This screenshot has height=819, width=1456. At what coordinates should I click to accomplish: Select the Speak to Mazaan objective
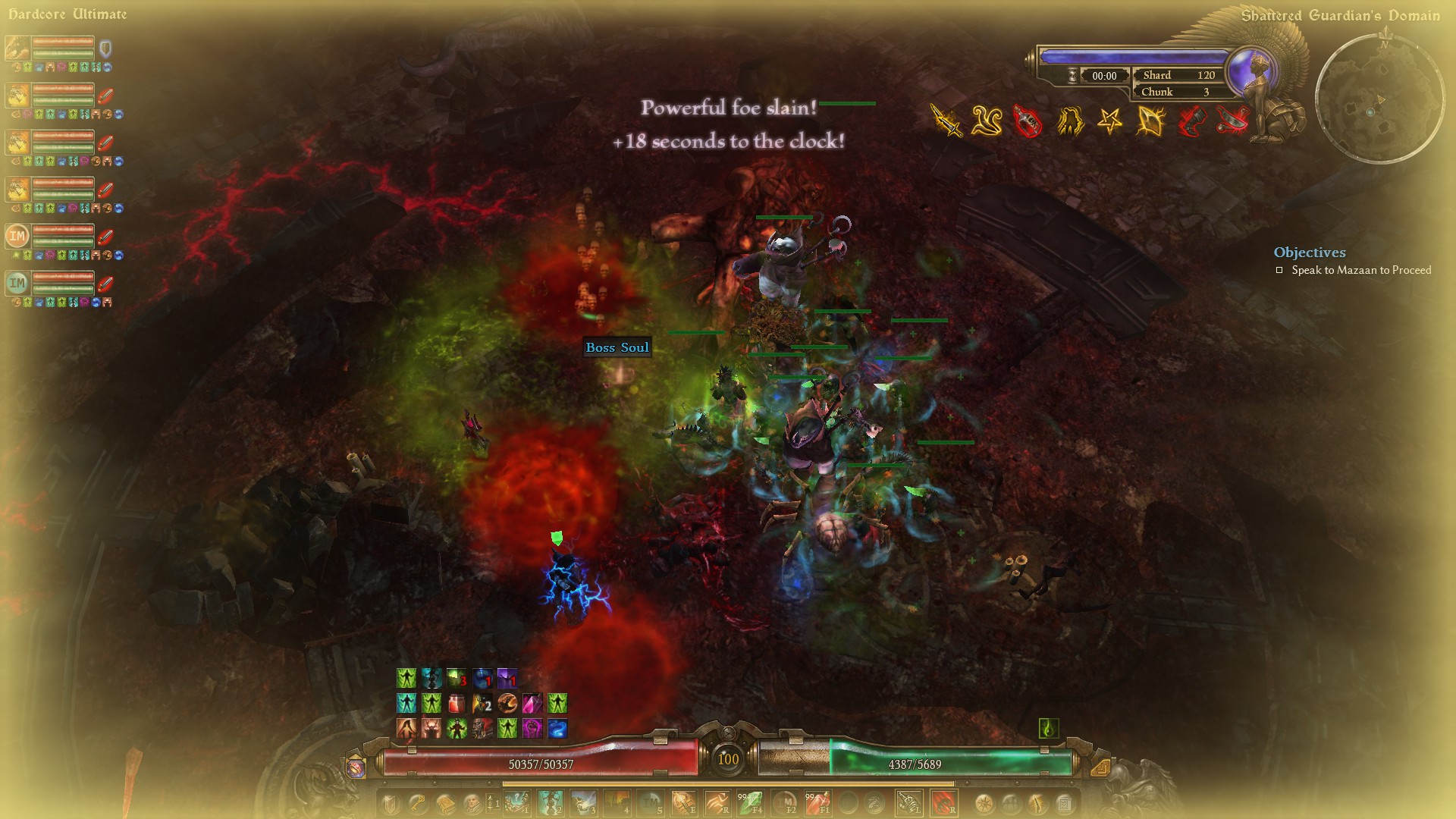[x=1360, y=270]
